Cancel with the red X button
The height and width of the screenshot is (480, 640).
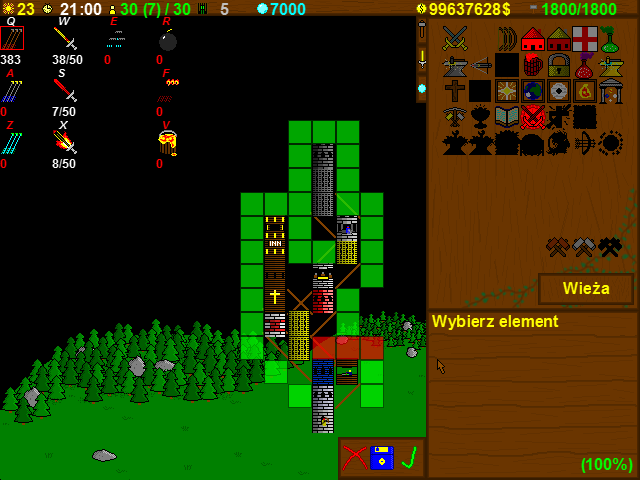click(354, 457)
